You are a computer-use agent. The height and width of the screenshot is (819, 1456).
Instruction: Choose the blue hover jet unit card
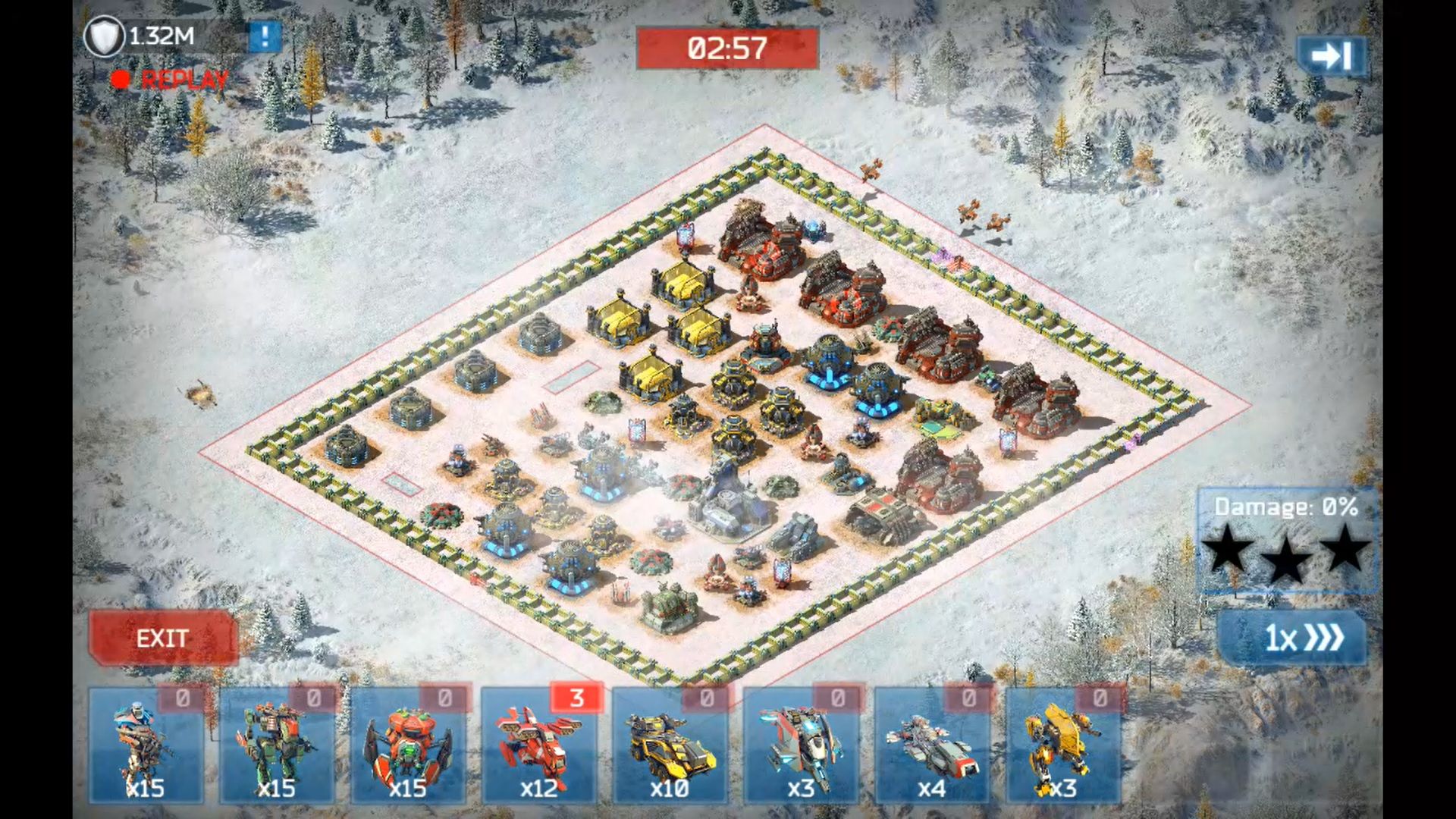[x=801, y=746]
